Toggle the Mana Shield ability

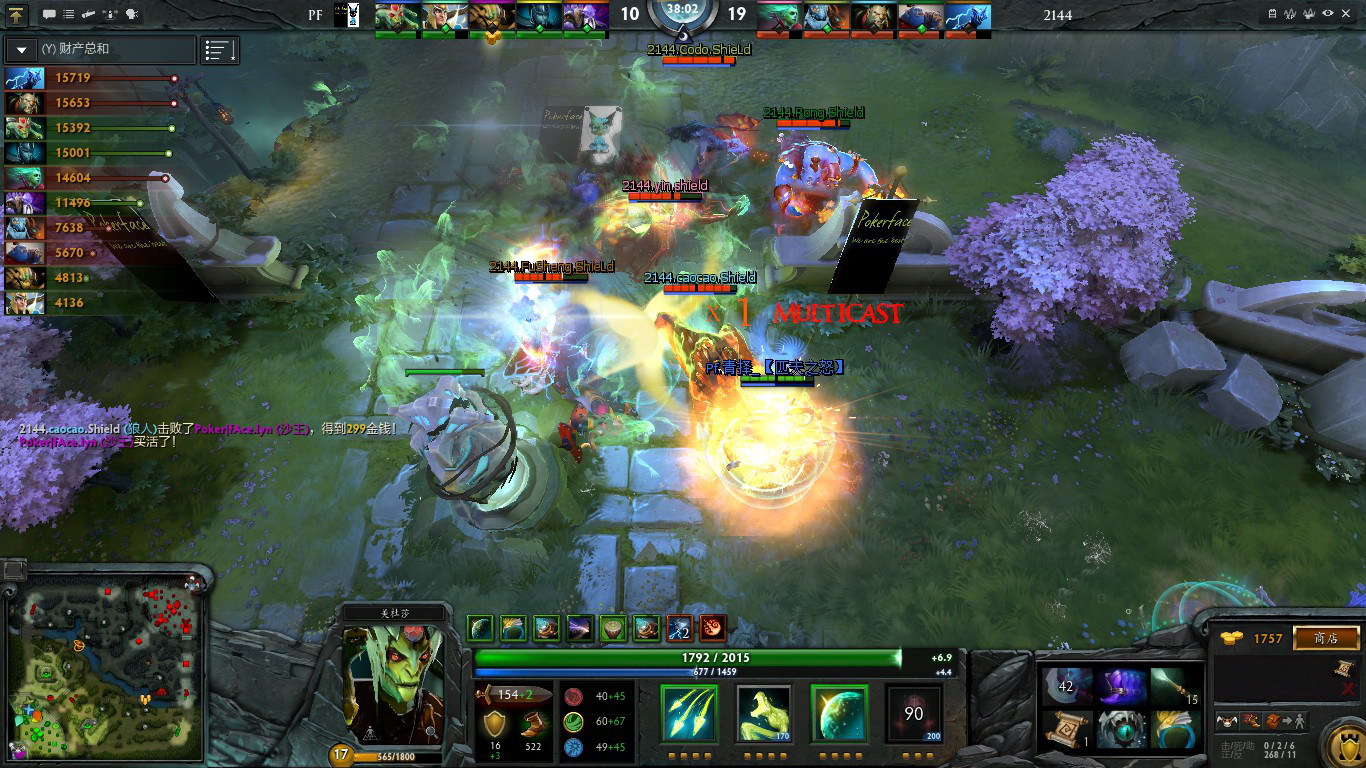pos(839,713)
